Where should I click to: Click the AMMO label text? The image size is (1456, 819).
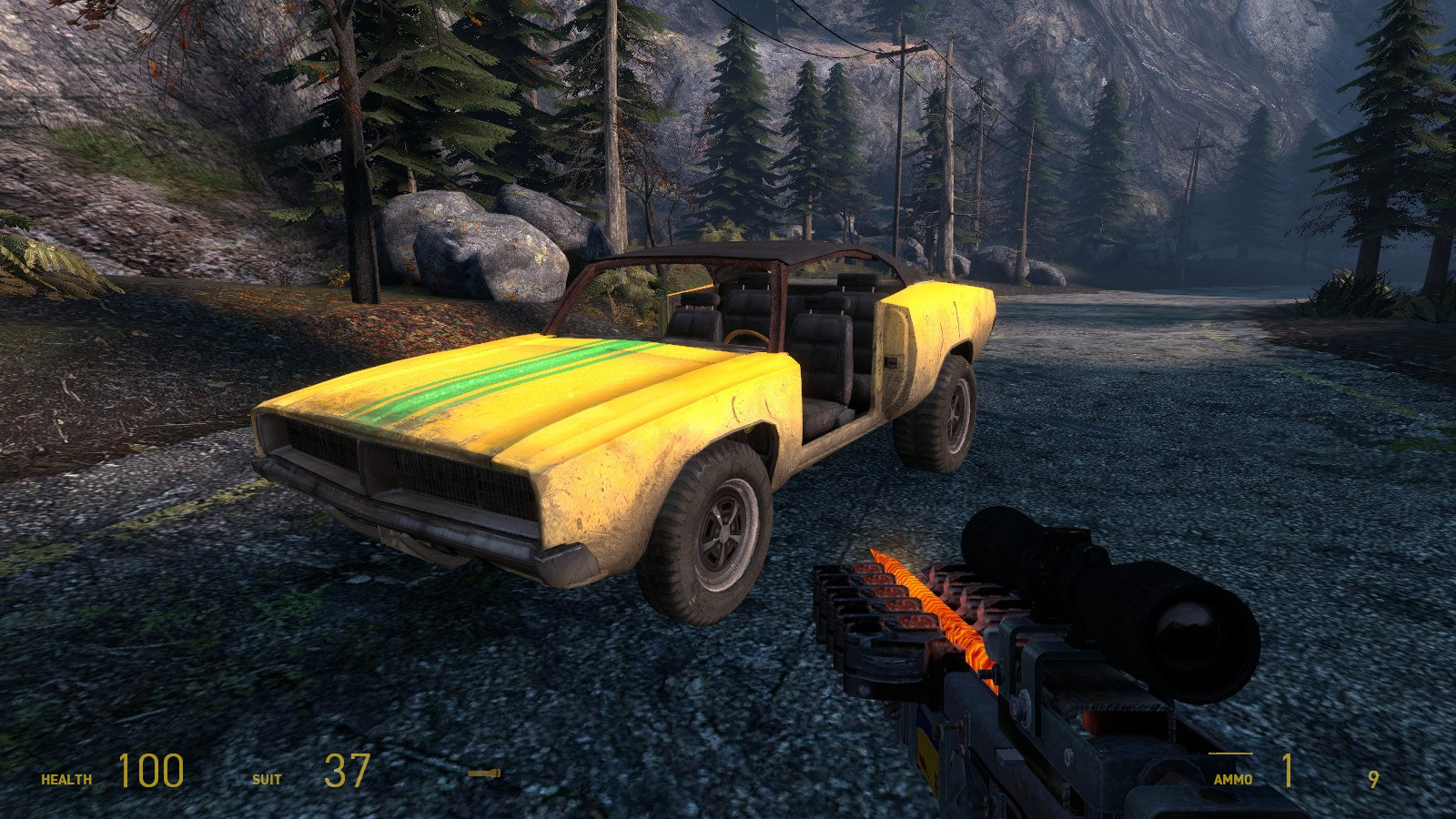point(1233,778)
